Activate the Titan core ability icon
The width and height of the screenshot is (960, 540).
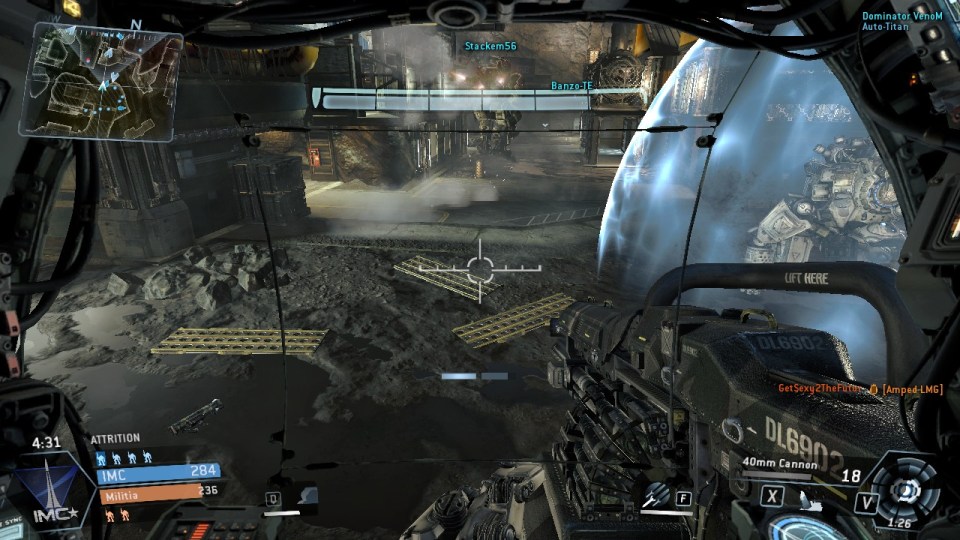point(905,489)
